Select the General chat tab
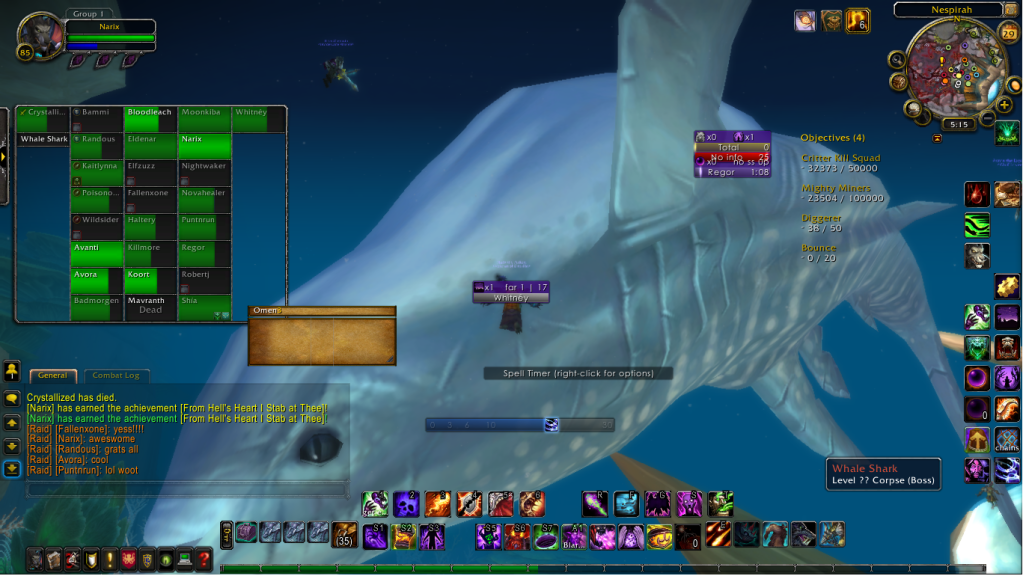This screenshot has height=576, width=1023. click(53, 375)
